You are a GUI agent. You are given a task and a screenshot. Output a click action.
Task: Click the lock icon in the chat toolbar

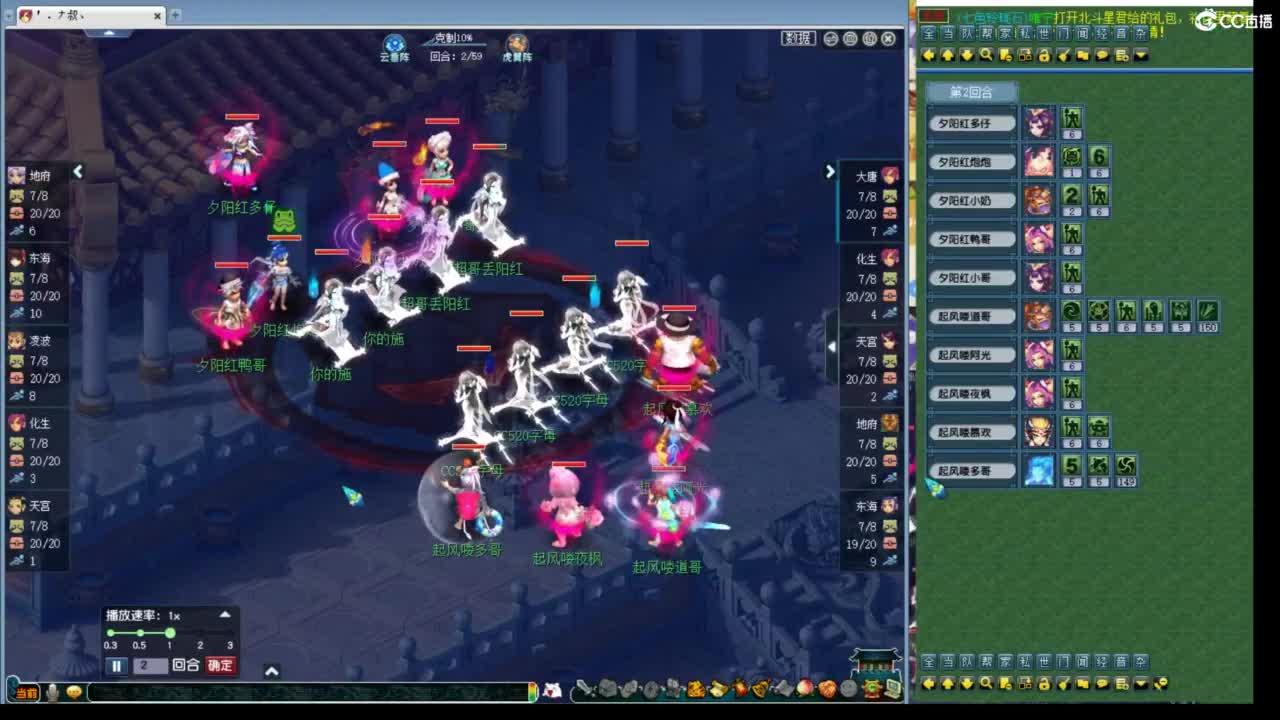point(1045,55)
